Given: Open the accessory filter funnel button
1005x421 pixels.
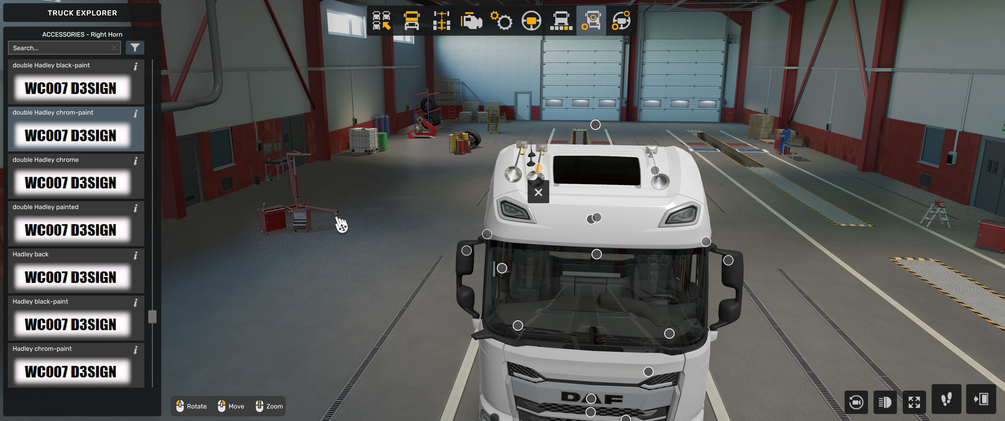Looking at the screenshot, I should (x=136, y=47).
